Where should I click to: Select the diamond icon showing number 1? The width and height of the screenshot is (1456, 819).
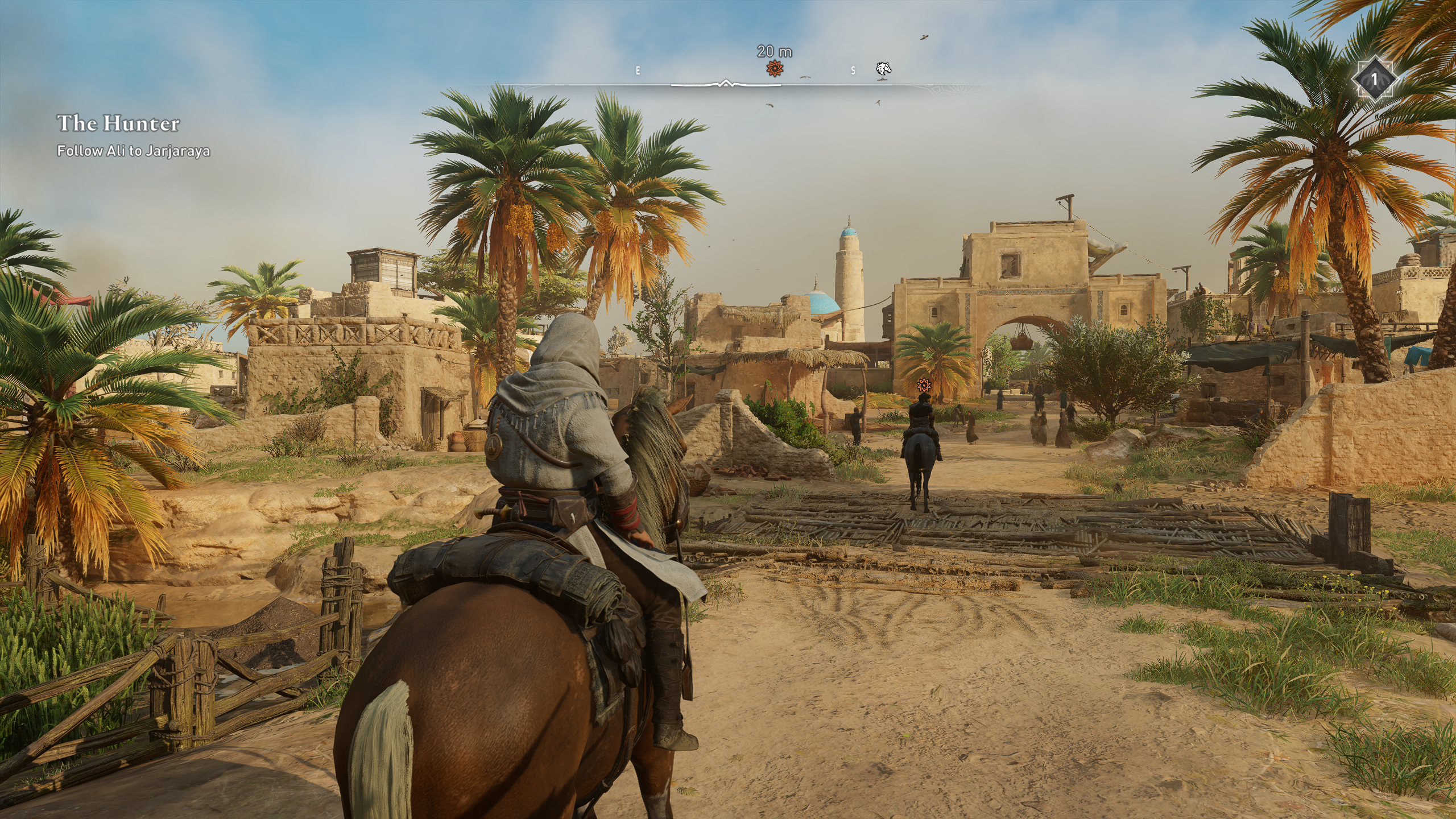[x=1374, y=79]
